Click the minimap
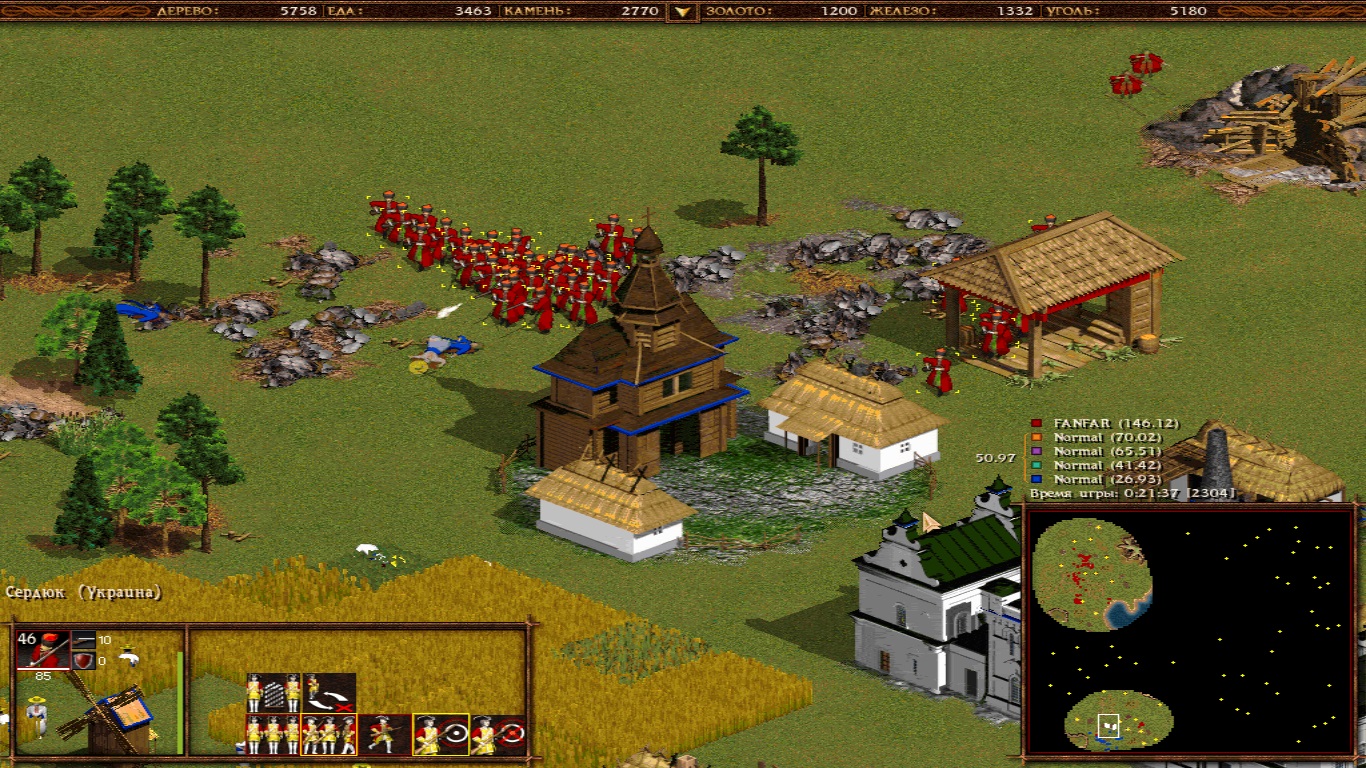This screenshot has height=768, width=1366. click(1188, 629)
